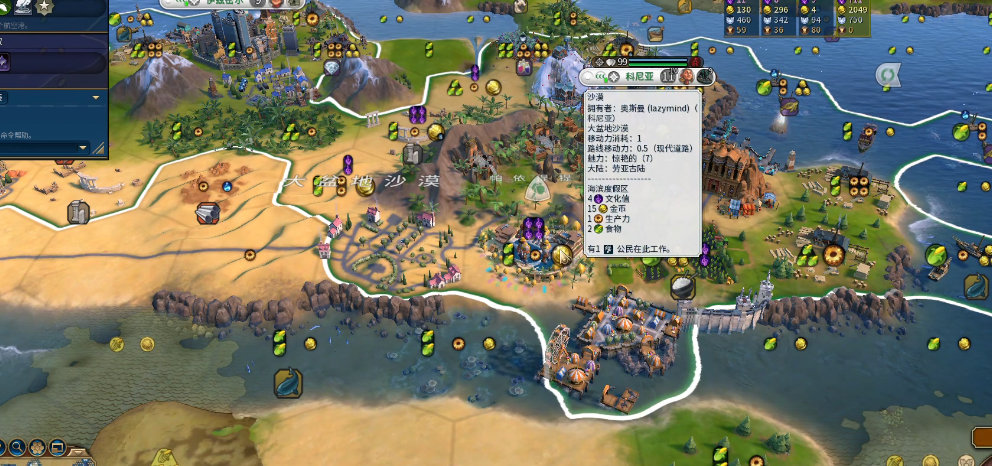The width and height of the screenshot is (992, 466).
Task: Open the lower dropdown in left panel
Action: point(85,147)
